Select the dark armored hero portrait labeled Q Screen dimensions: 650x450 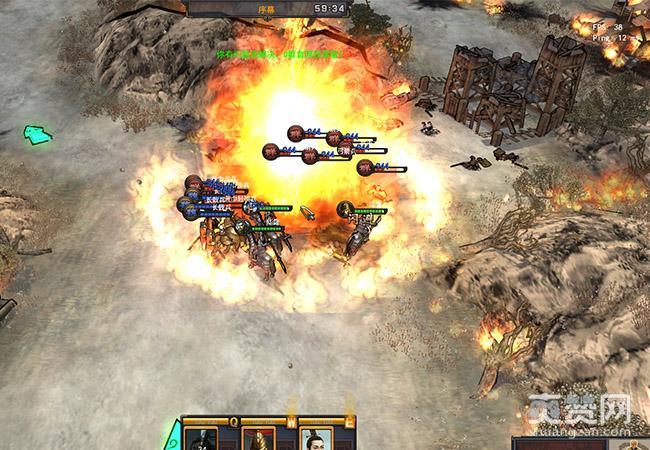tap(203, 439)
